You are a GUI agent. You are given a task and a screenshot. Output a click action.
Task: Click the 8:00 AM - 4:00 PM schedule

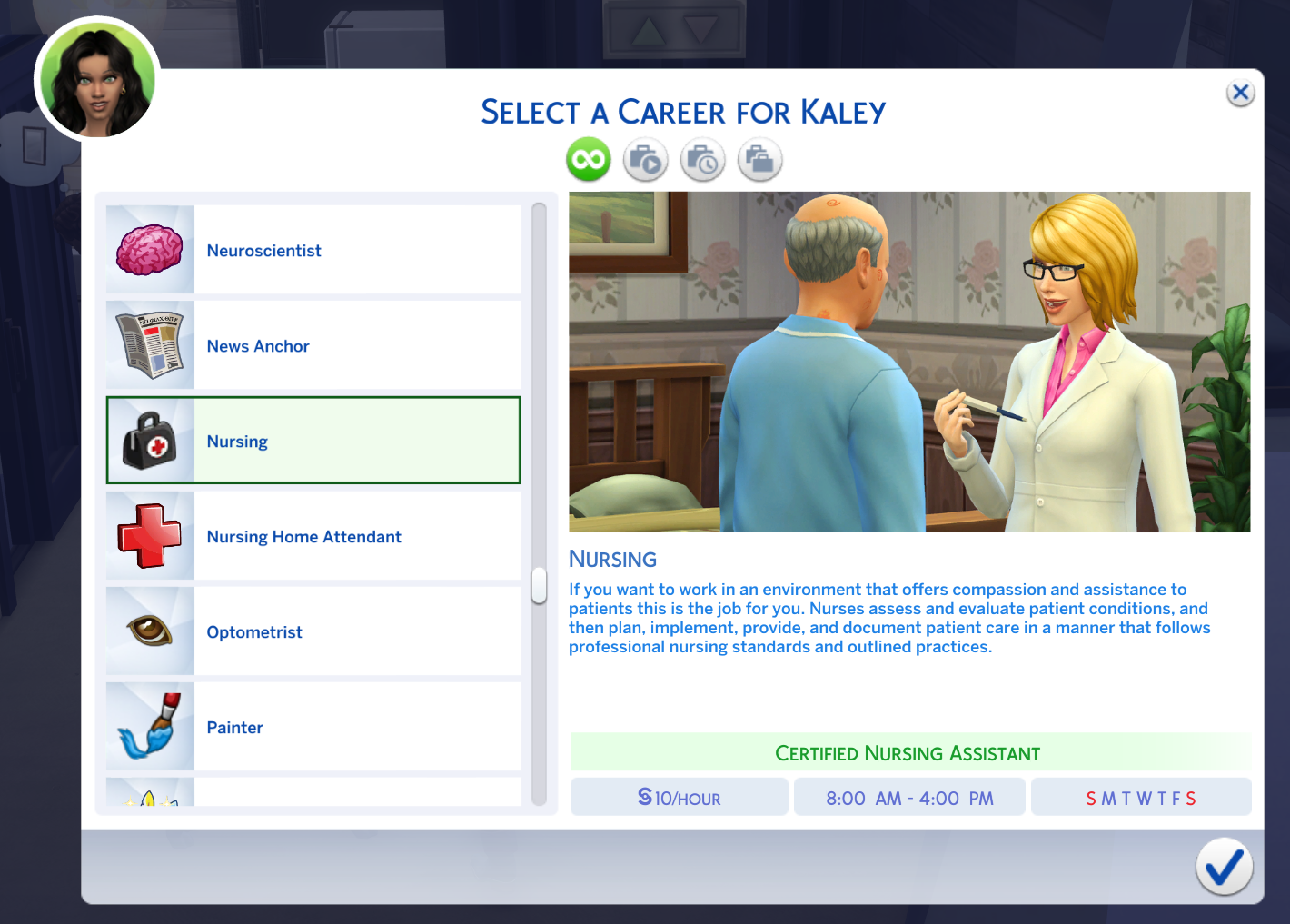909,797
